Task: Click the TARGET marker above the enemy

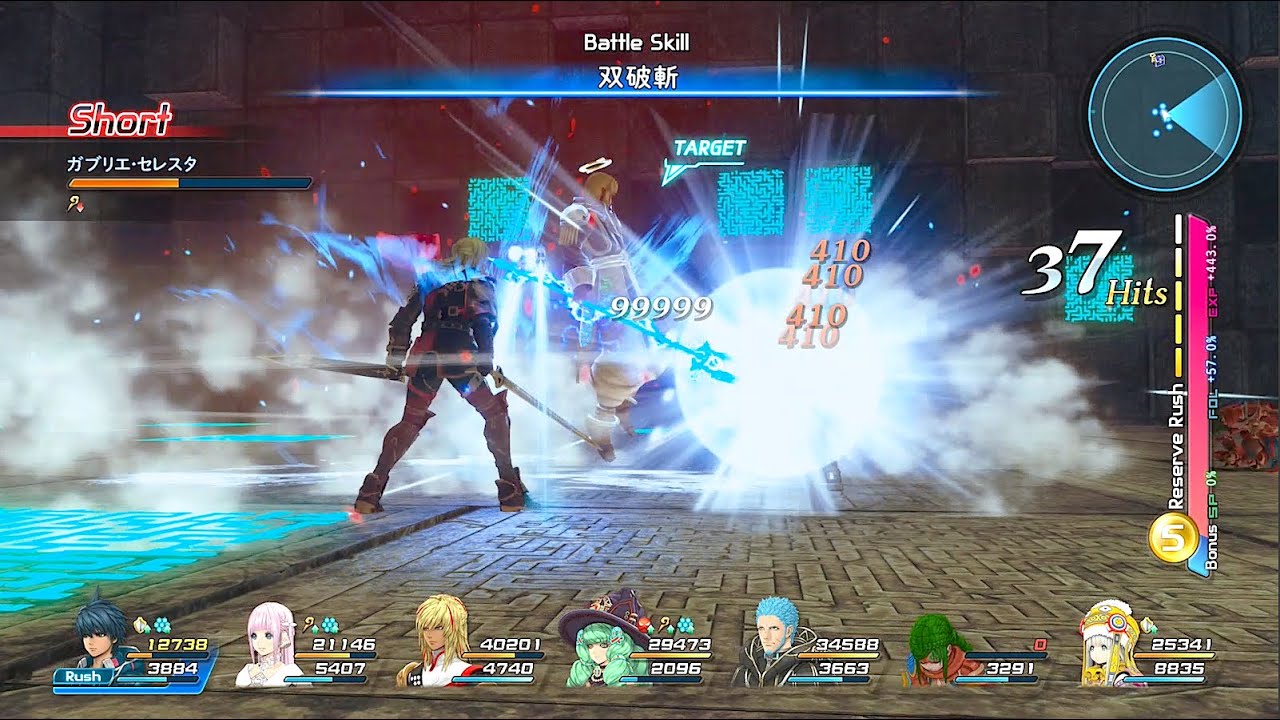Action: click(x=708, y=150)
